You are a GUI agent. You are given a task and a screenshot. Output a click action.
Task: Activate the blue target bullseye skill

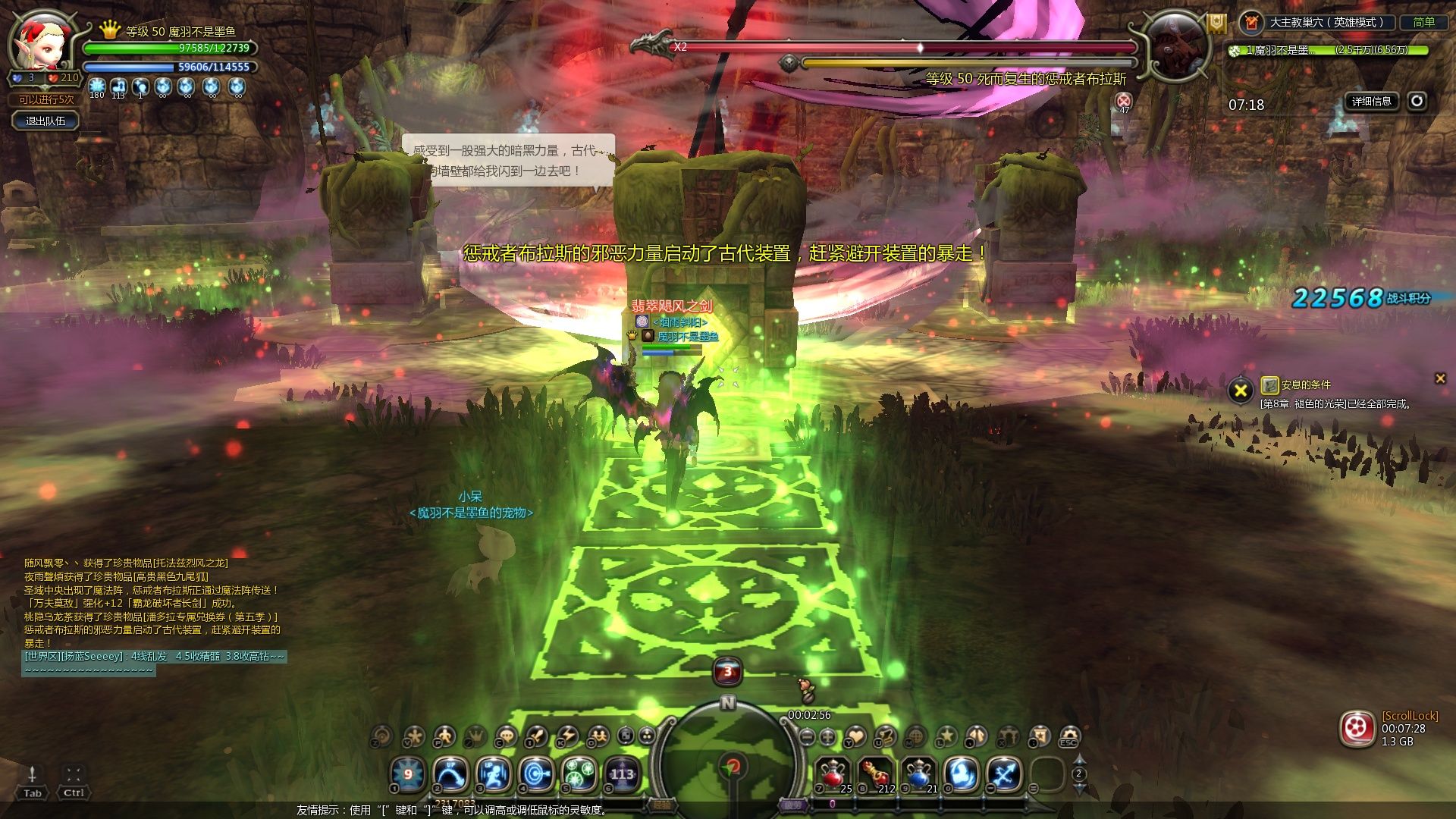(536, 775)
